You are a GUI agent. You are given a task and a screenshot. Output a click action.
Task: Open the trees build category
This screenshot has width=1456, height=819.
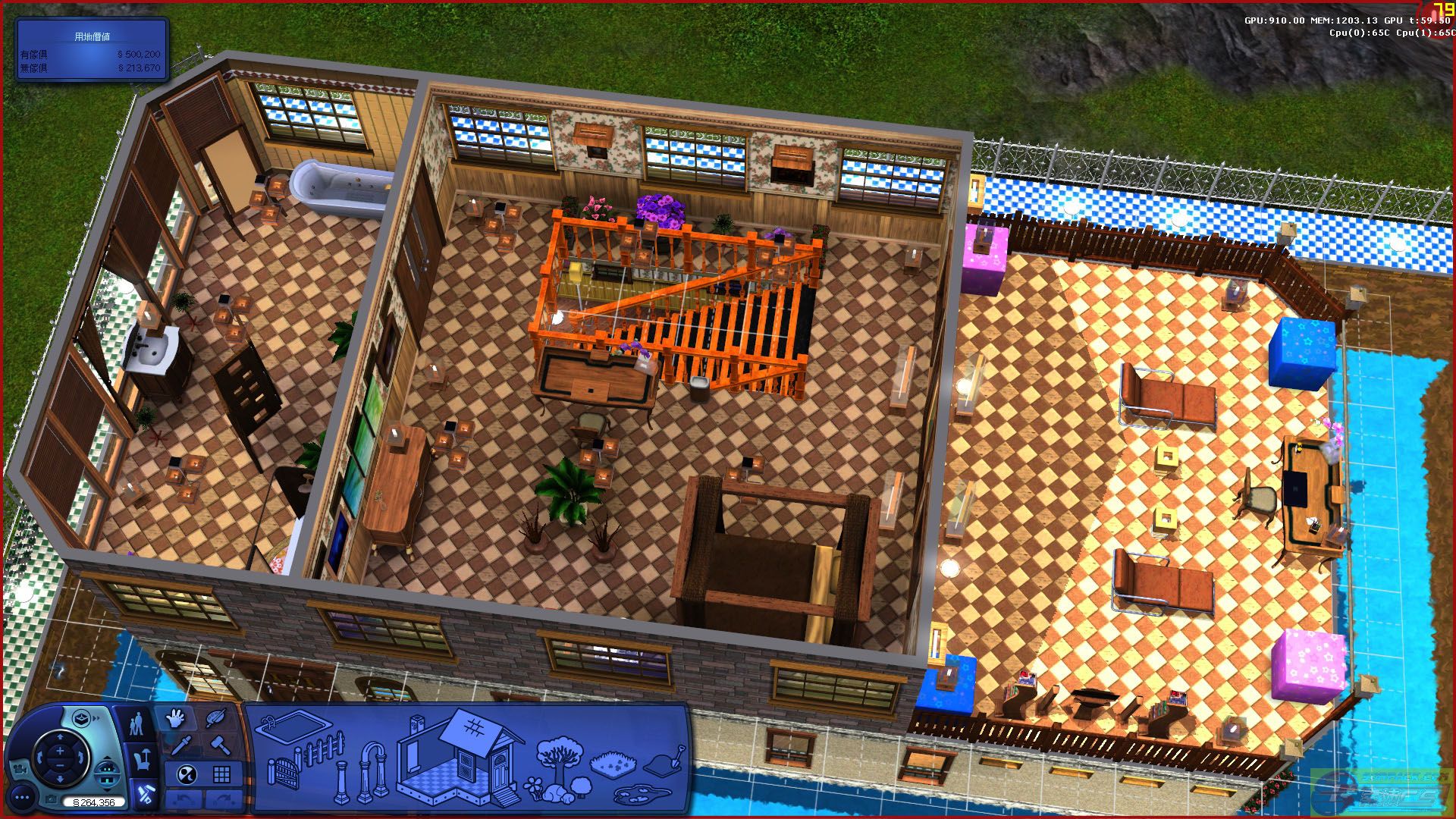pyautogui.click(x=560, y=752)
